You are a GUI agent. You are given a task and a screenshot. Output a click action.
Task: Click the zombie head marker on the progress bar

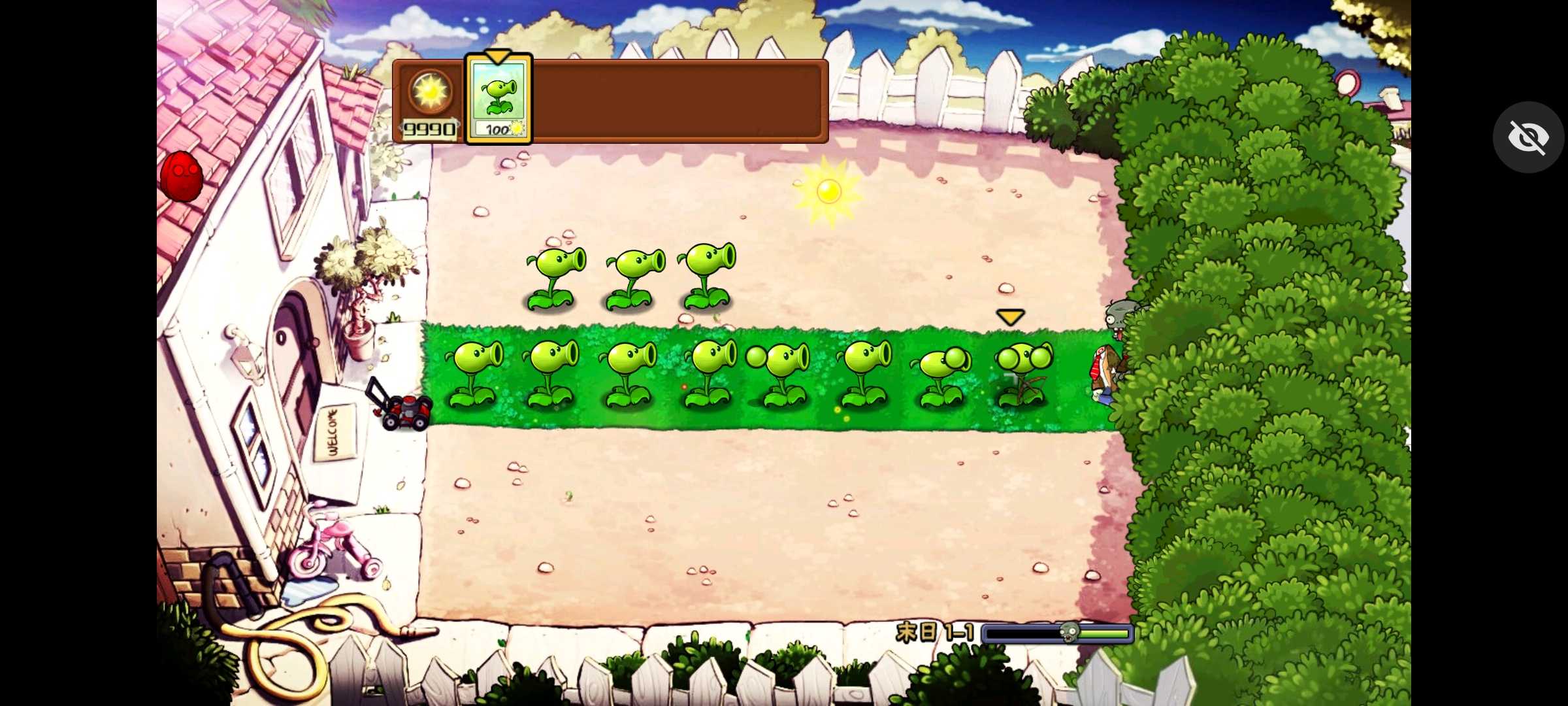point(1070,633)
